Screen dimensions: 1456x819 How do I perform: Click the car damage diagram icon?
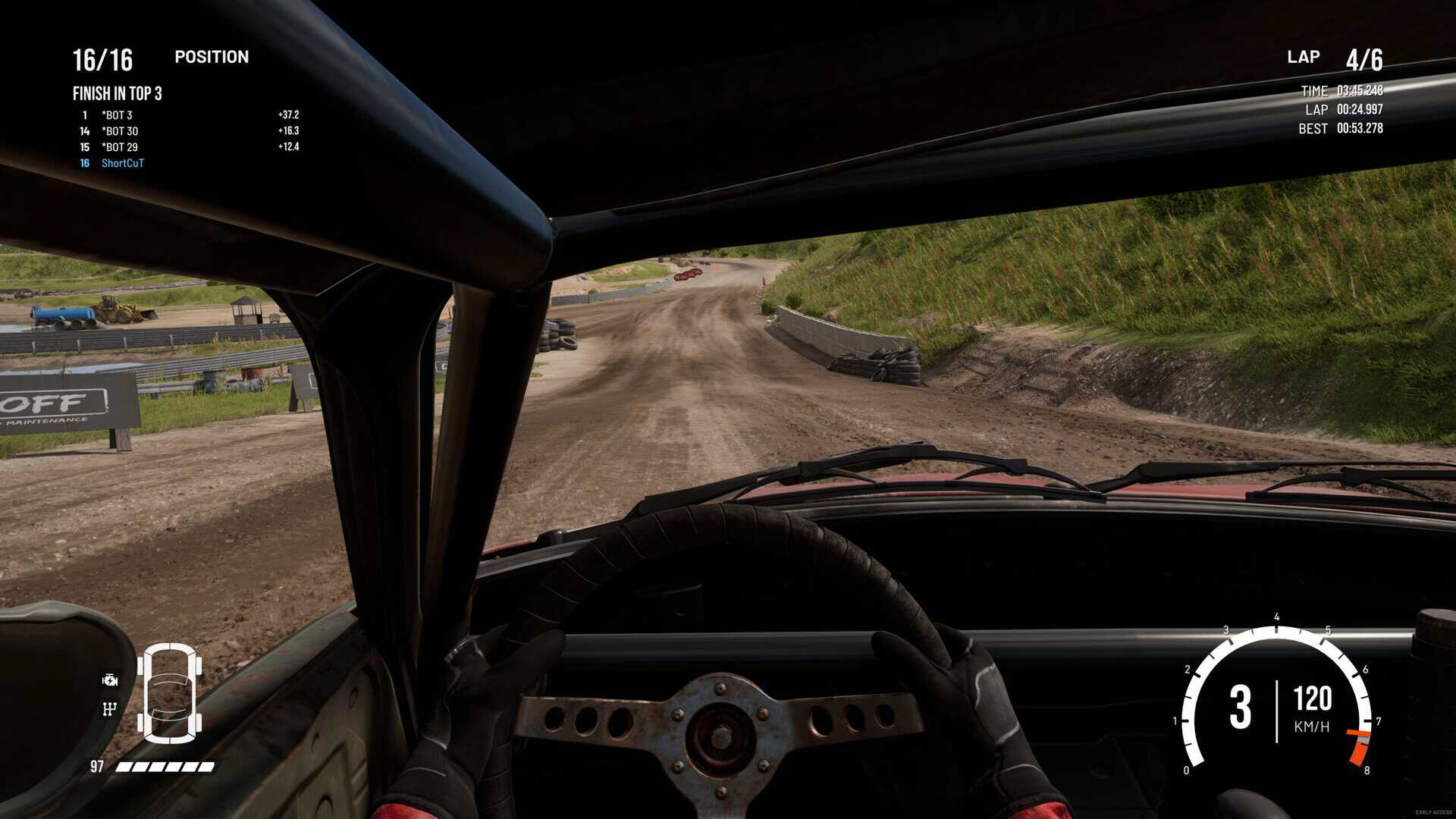[169, 692]
